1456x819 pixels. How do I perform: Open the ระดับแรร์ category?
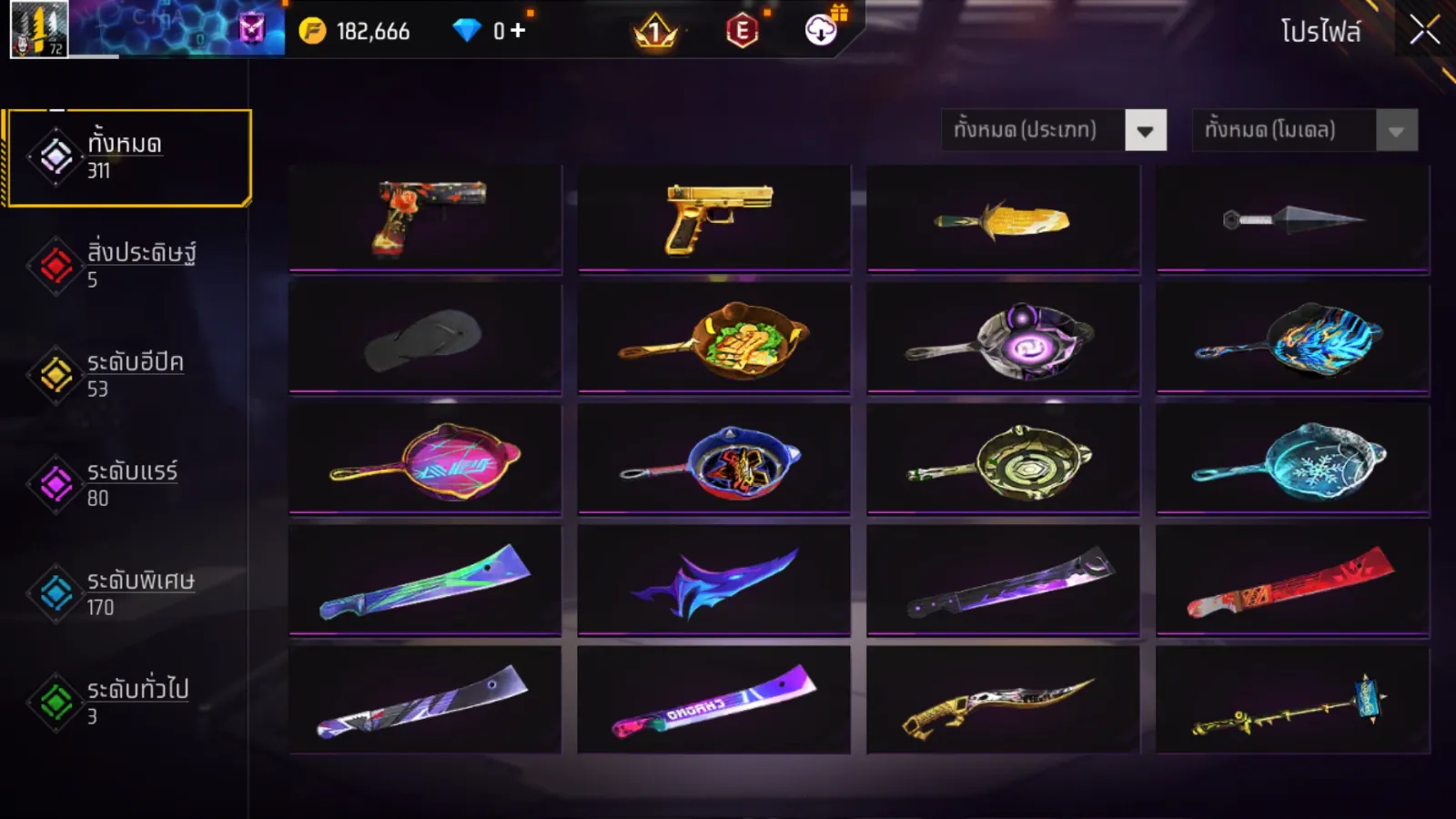128,483
